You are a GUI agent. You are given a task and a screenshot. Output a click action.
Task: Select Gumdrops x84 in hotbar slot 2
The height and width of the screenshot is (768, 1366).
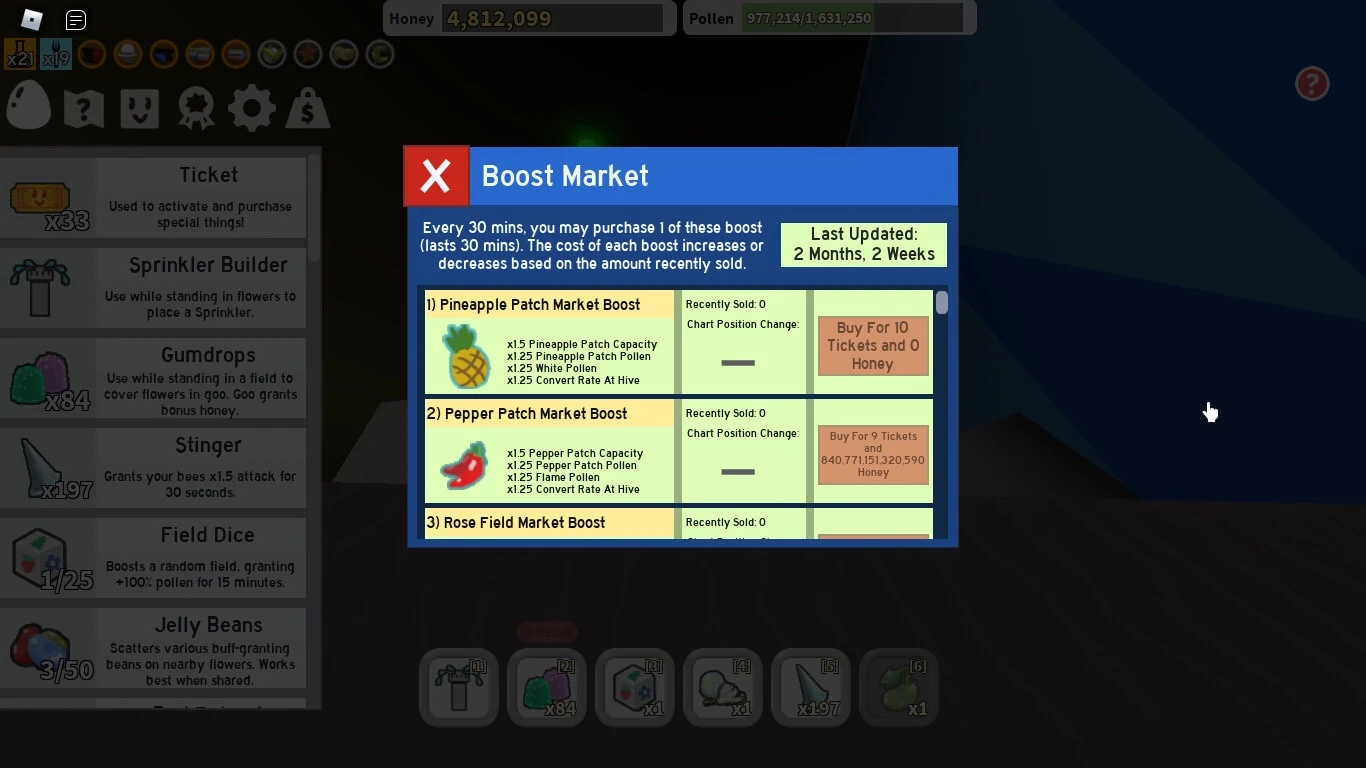[546, 687]
